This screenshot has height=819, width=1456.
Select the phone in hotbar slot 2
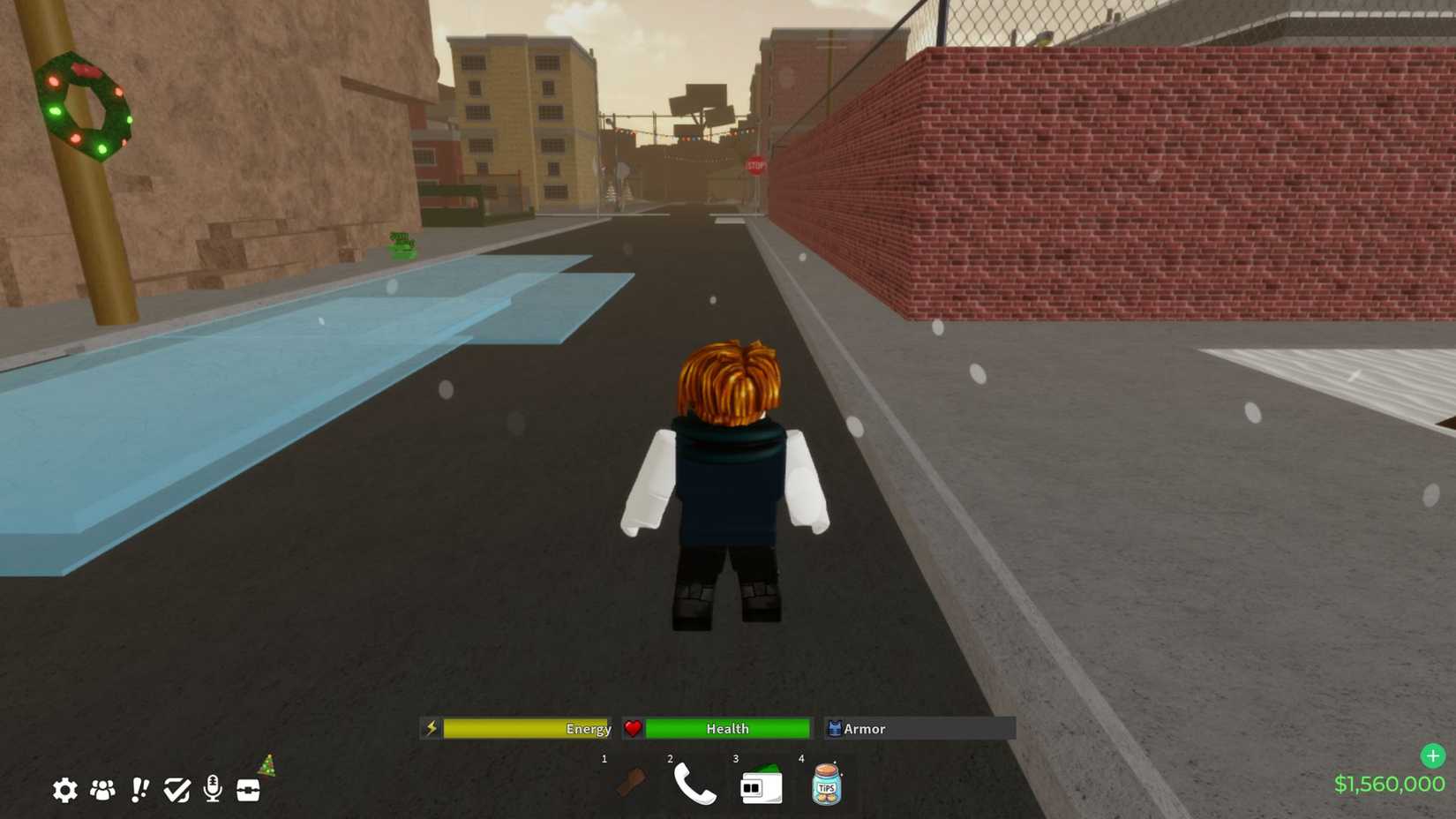pyautogui.click(x=697, y=785)
